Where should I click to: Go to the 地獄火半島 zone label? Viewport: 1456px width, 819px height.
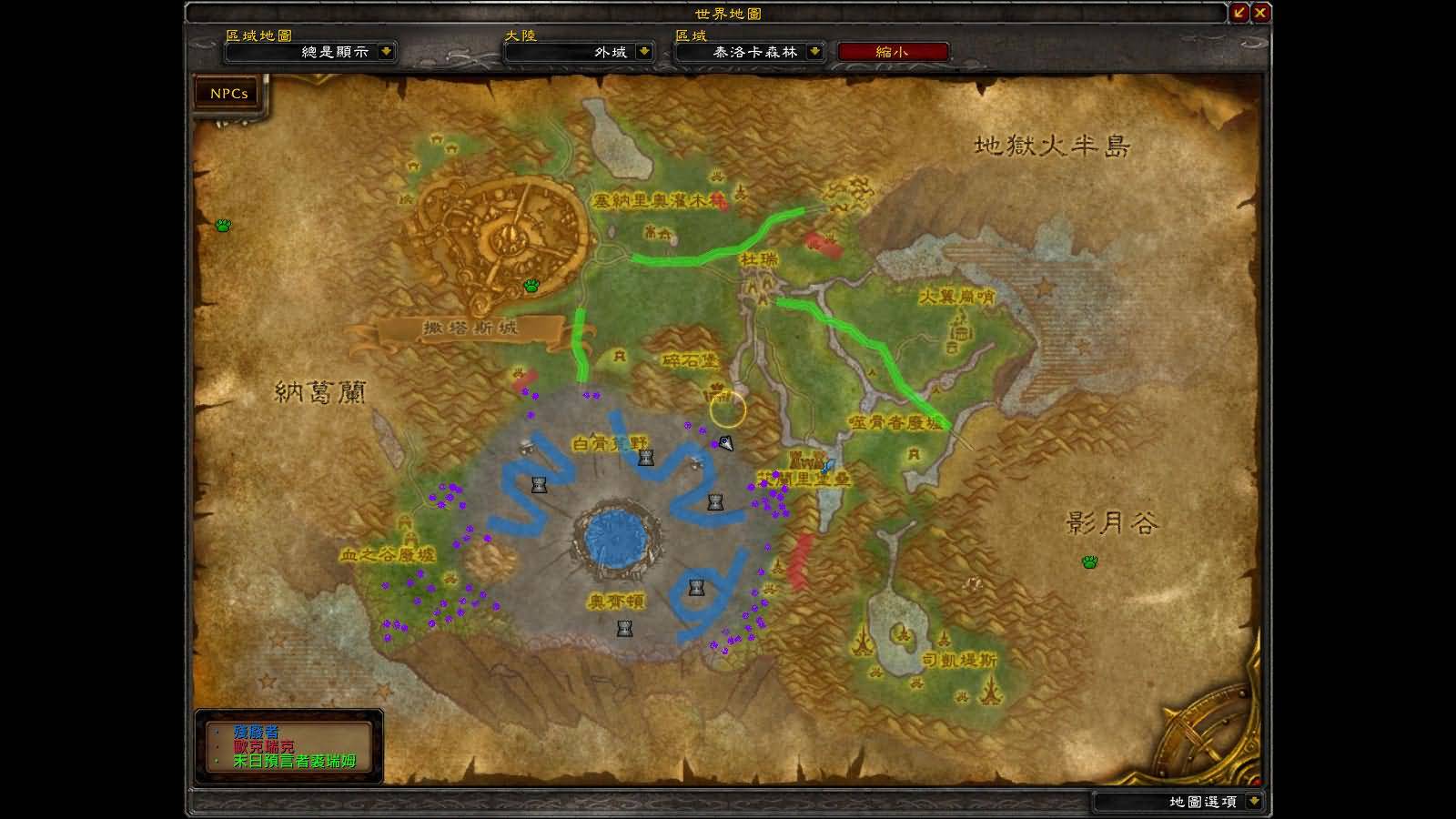click(1052, 146)
